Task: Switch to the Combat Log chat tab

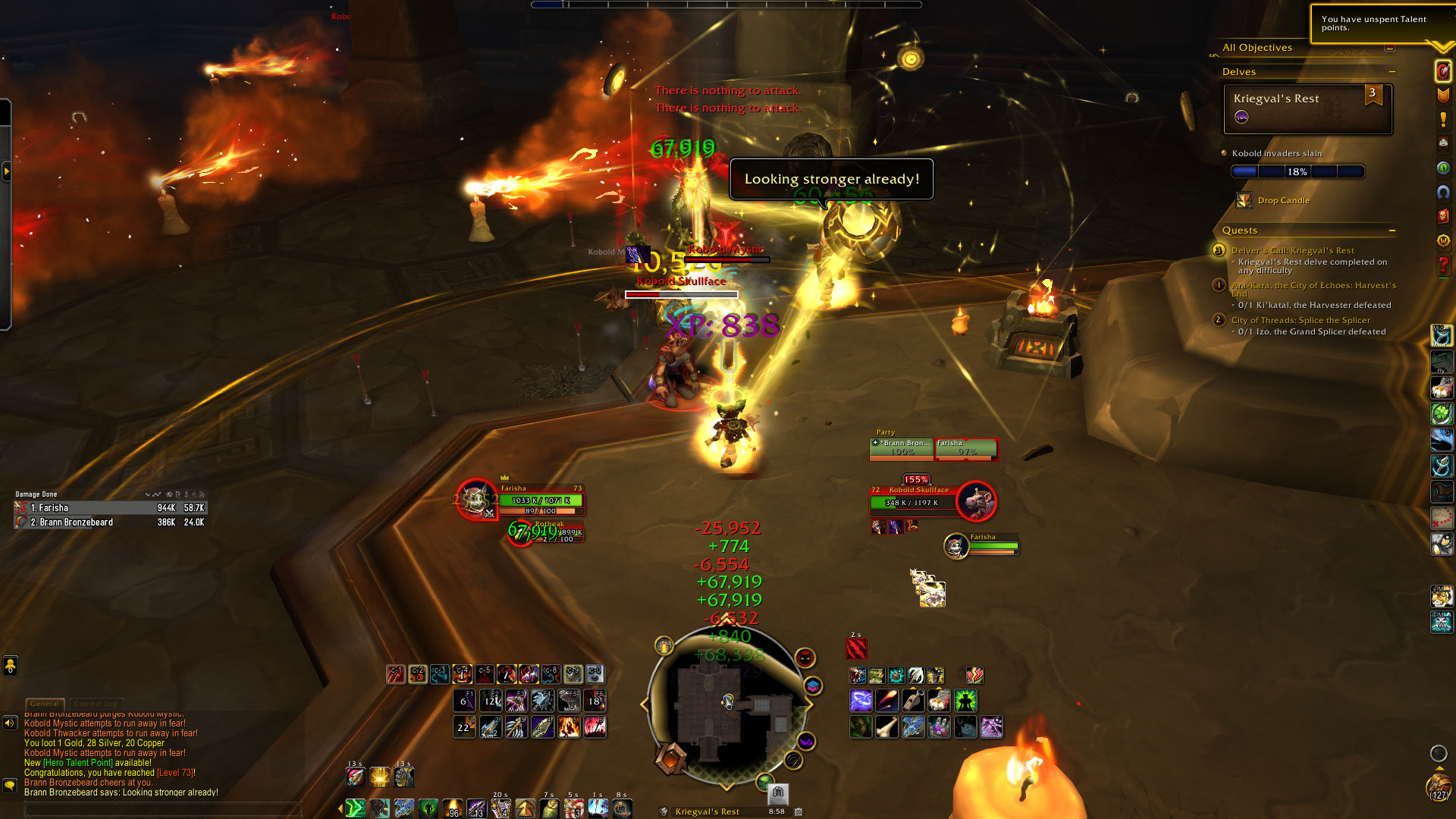Action: 96,704
